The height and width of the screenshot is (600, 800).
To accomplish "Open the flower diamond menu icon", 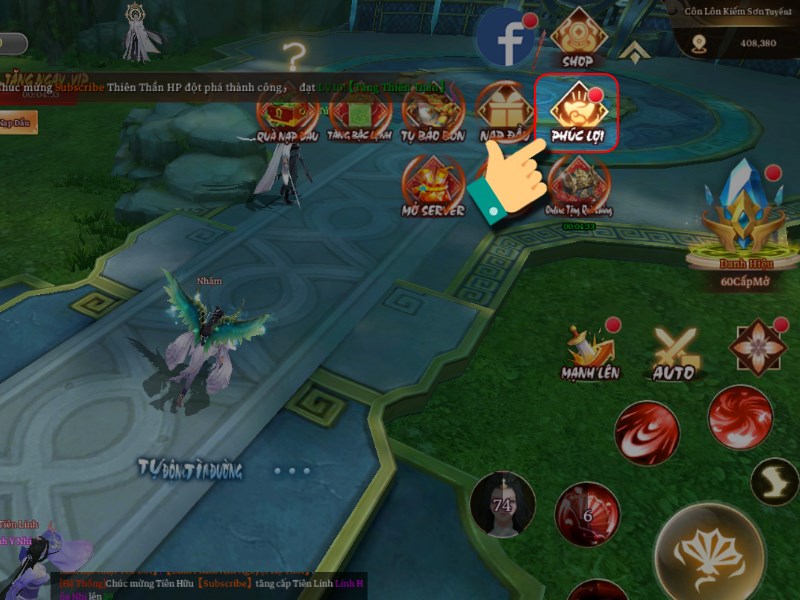I will [x=757, y=346].
